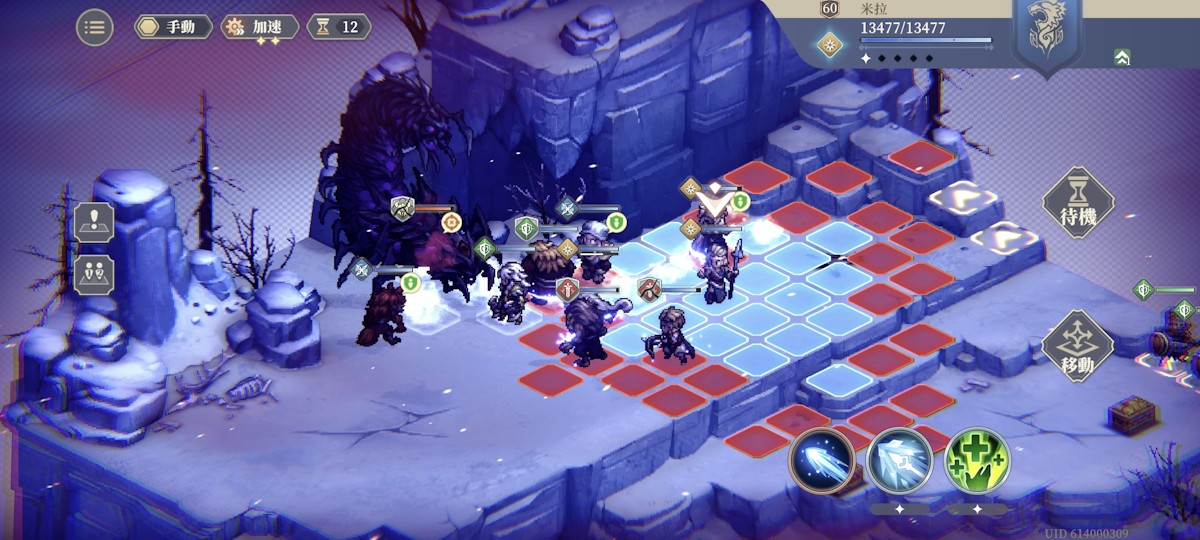Select the 移動 move command

click(1078, 346)
